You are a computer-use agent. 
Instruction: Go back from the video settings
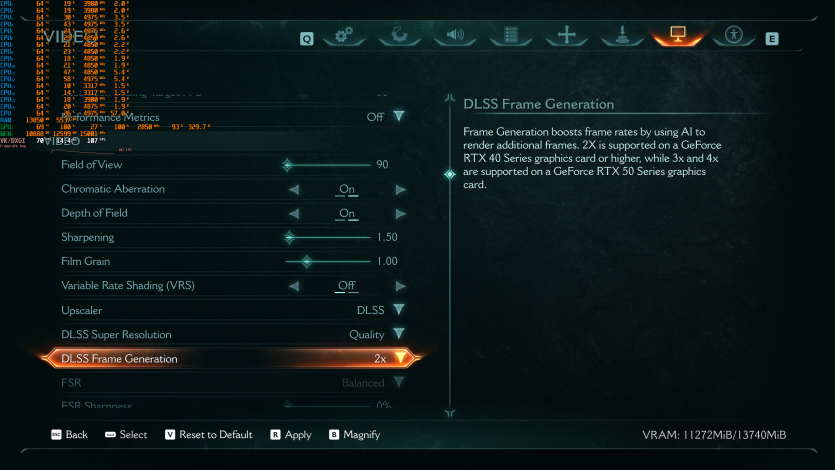(x=68, y=435)
